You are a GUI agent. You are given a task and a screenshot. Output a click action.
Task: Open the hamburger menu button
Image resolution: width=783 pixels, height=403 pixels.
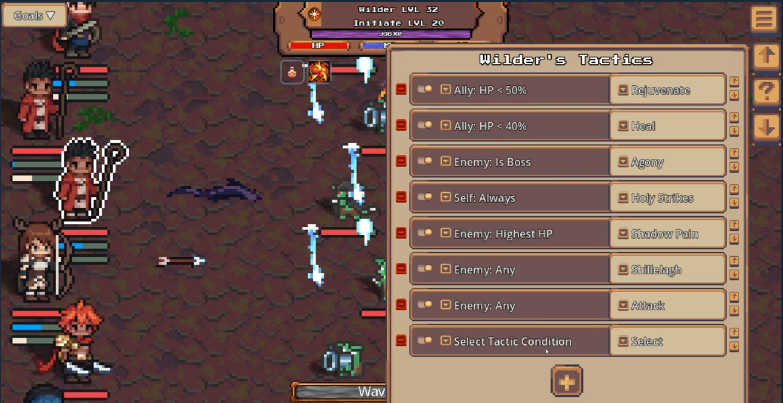tap(765, 19)
